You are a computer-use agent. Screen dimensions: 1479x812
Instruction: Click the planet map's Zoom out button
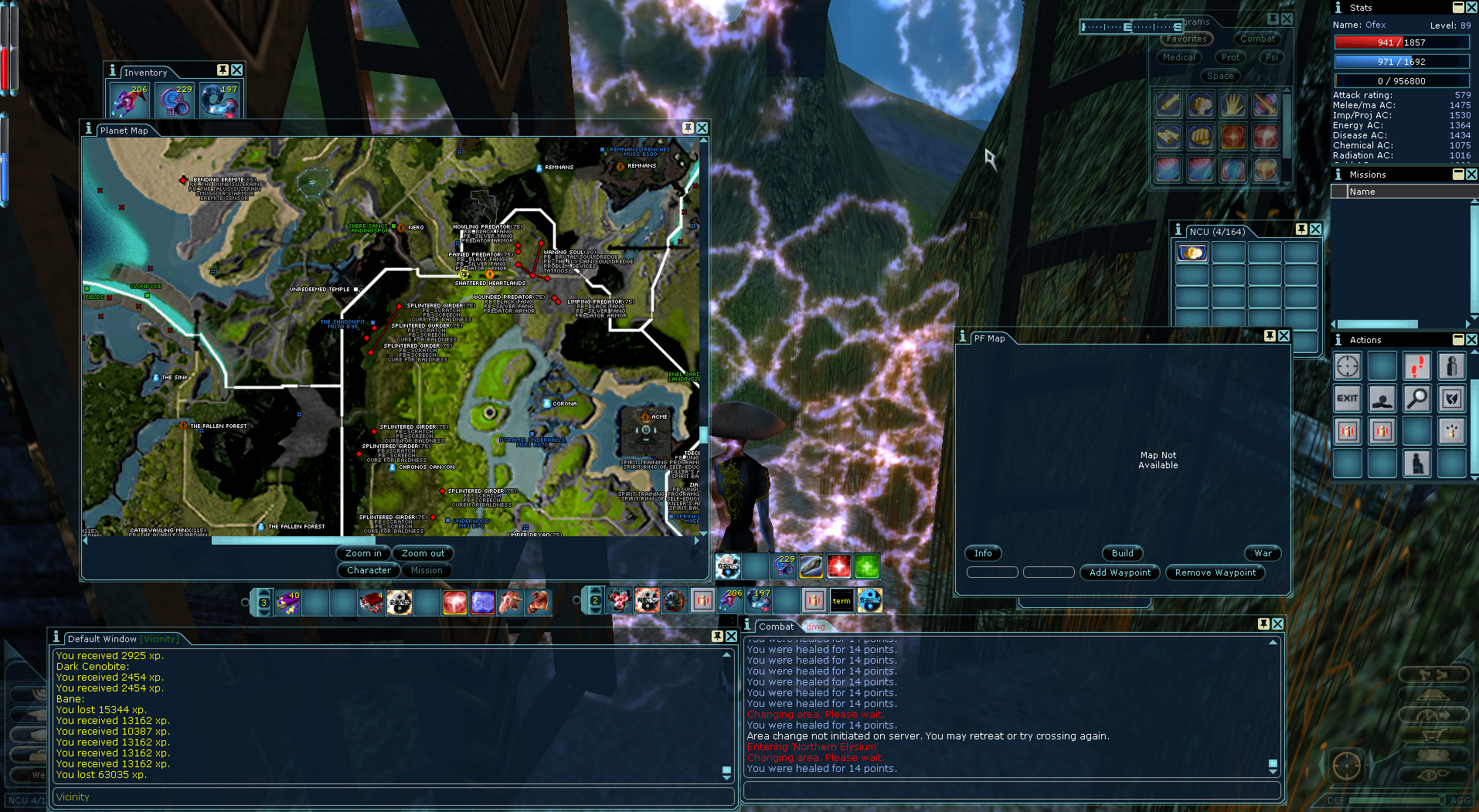click(423, 553)
